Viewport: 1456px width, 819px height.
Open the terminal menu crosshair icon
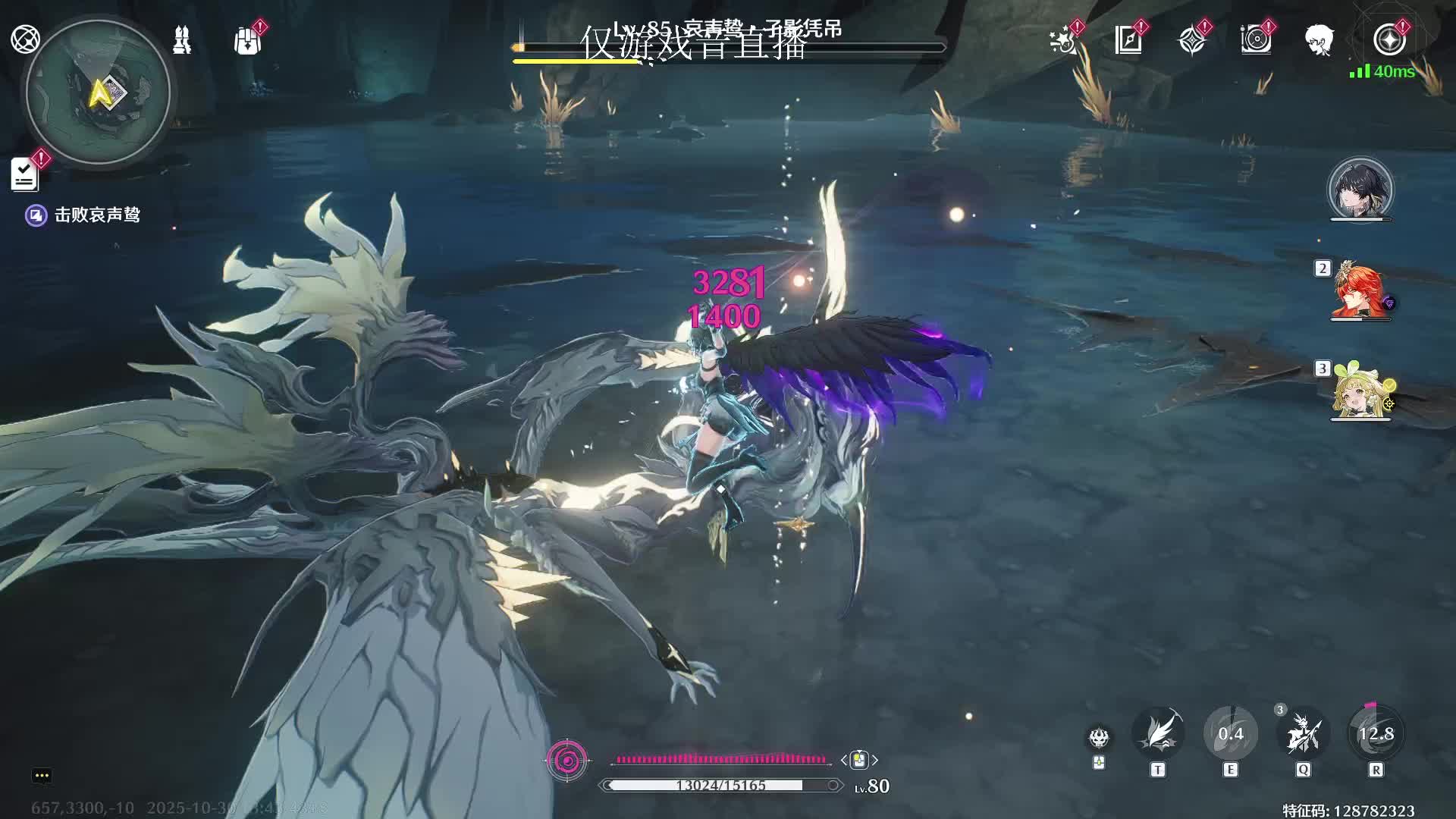click(x=25, y=39)
